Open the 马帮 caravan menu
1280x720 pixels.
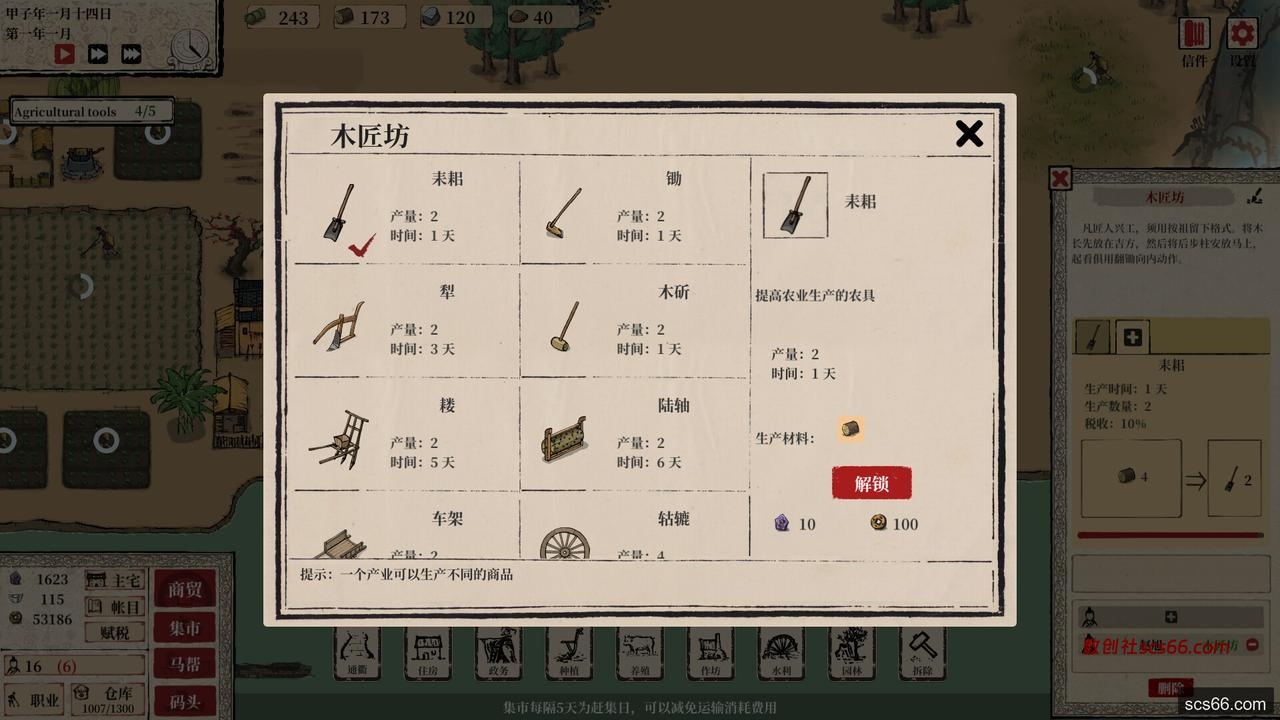pos(184,663)
